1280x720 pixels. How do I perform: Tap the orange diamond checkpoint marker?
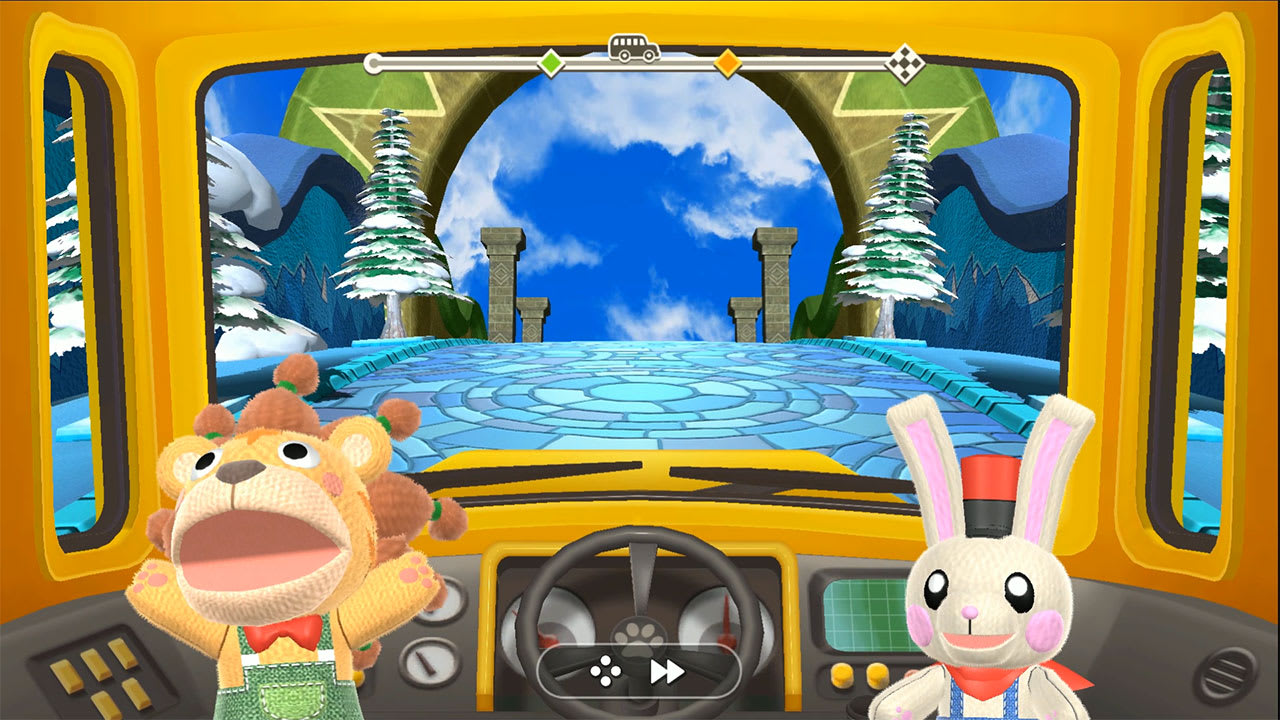(x=727, y=62)
